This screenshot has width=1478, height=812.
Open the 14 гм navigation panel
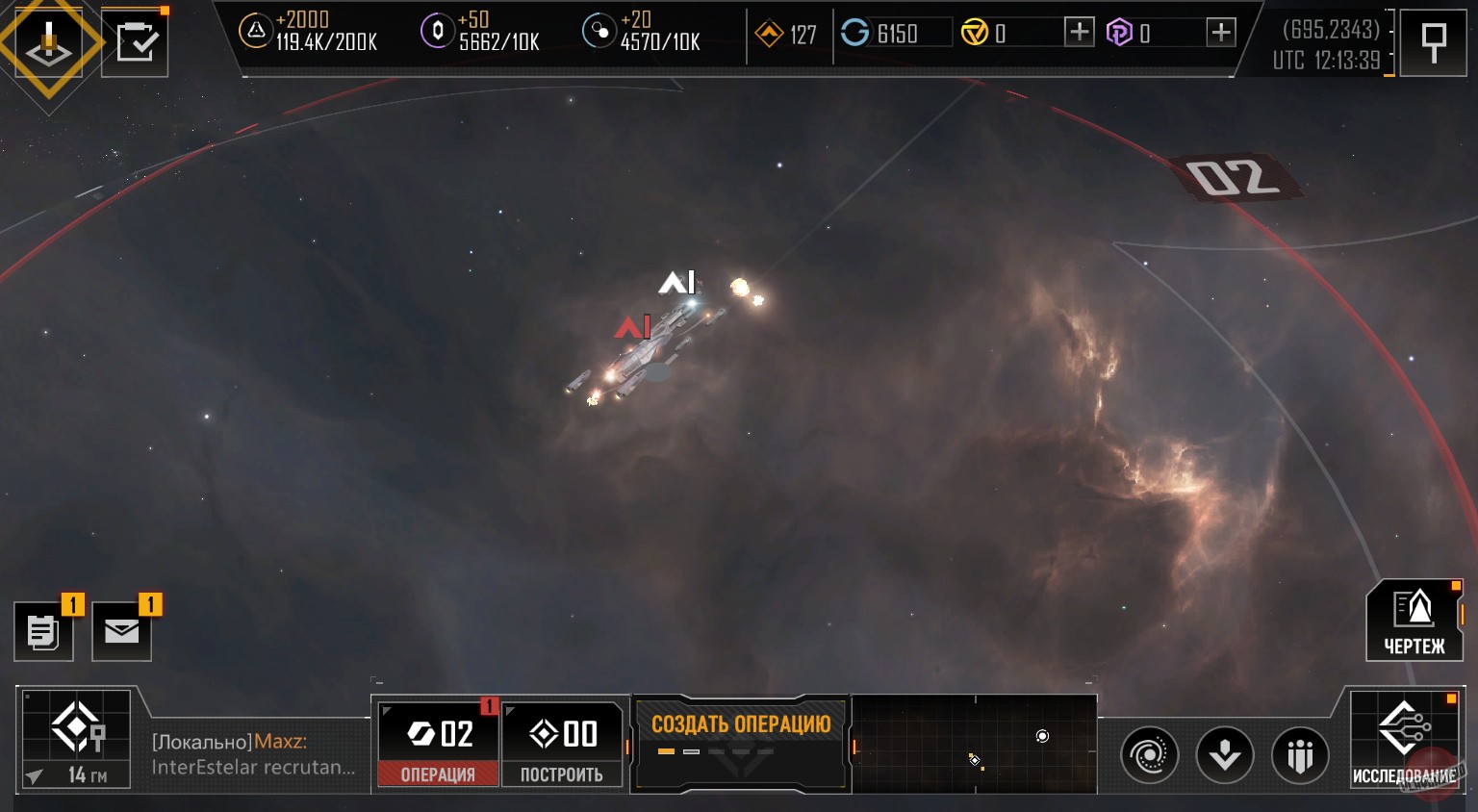point(77,739)
